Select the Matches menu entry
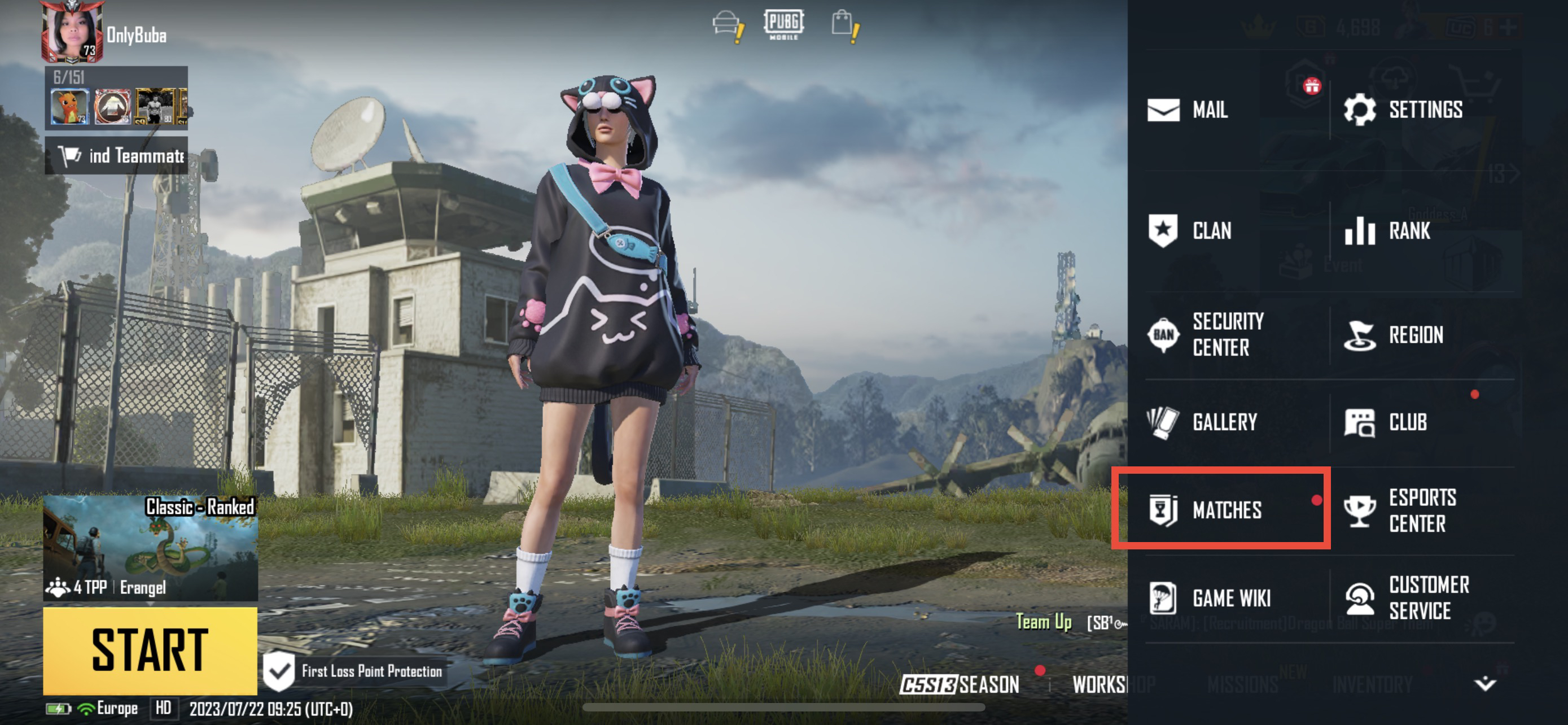 [x=1206, y=509]
